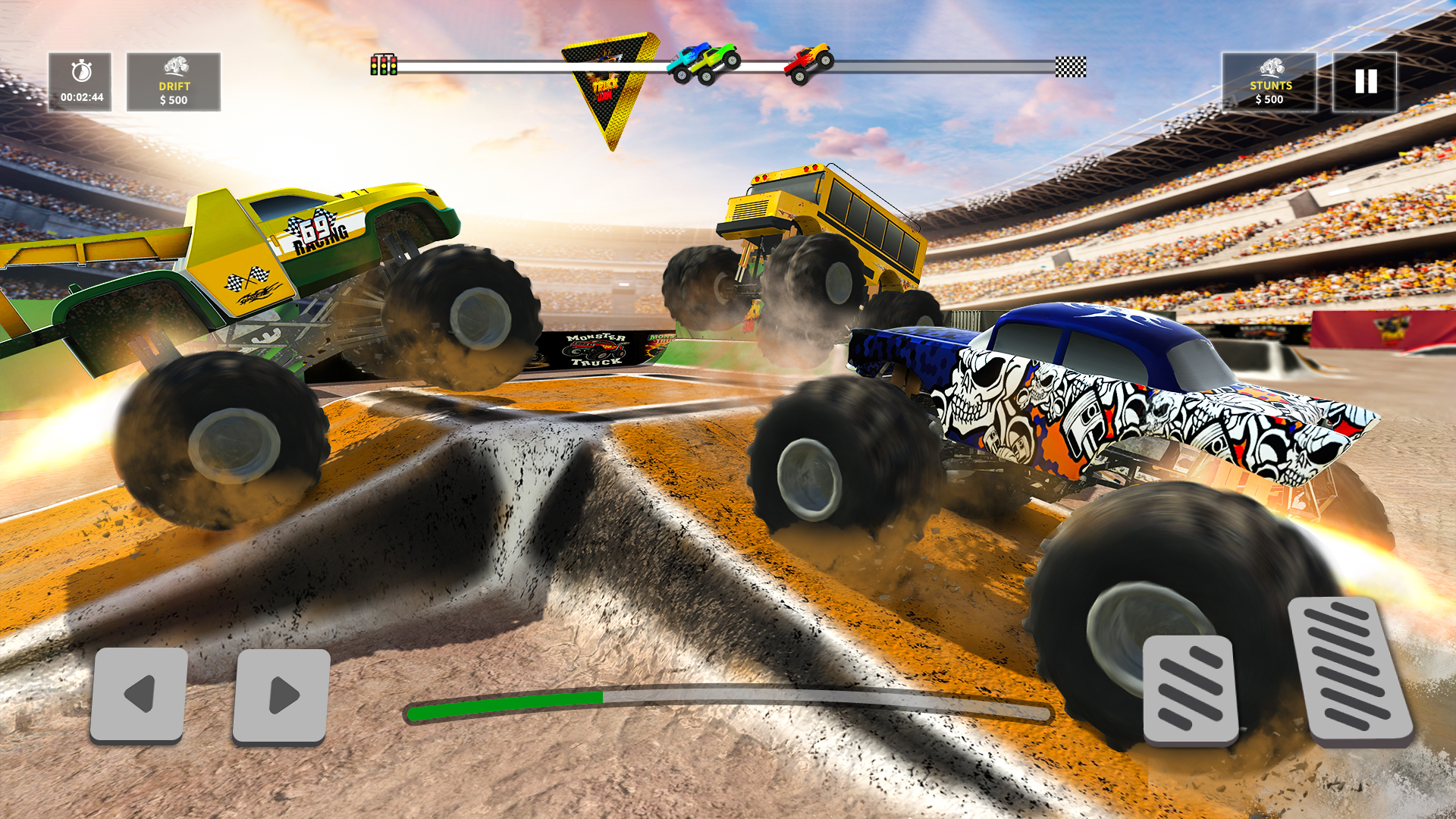Click the STUNTS $500 reward panel

[x=1271, y=83]
